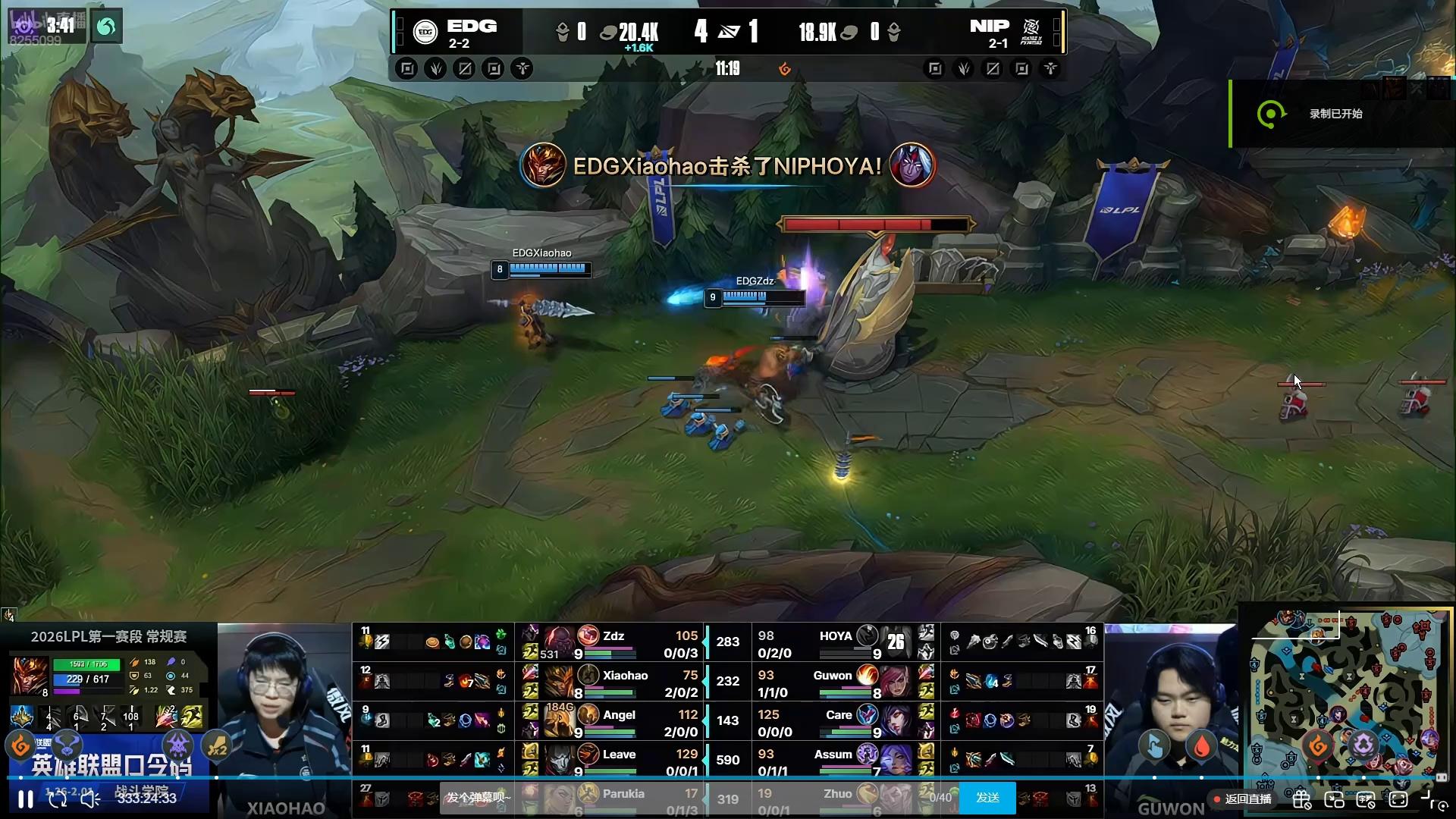
Task: Select HOYA's row in the scoreboard
Action: point(834,643)
